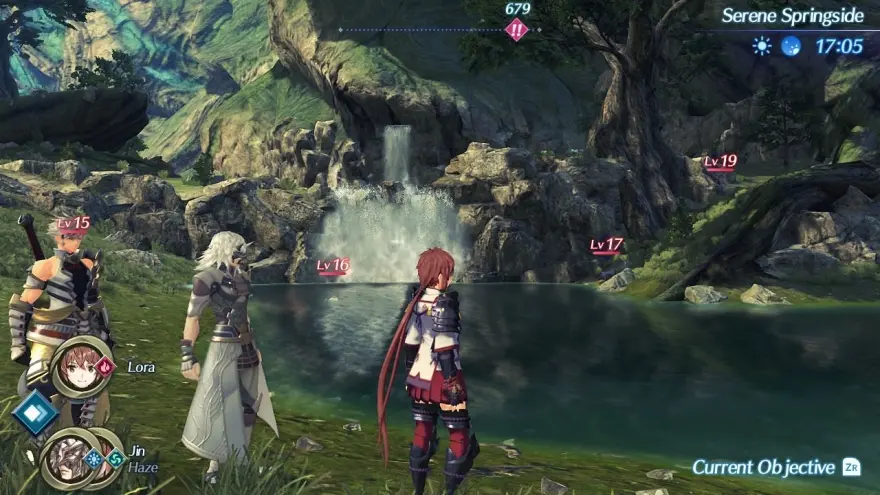The height and width of the screenshot is (495, 880).
Task: Click the blue moon-phase globe icon
Action: [x=791, y=46]
